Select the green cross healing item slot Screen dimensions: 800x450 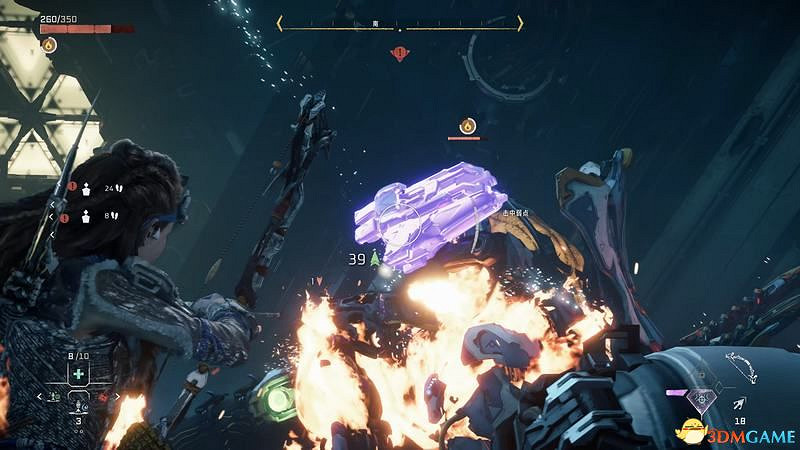coord(79,374)
